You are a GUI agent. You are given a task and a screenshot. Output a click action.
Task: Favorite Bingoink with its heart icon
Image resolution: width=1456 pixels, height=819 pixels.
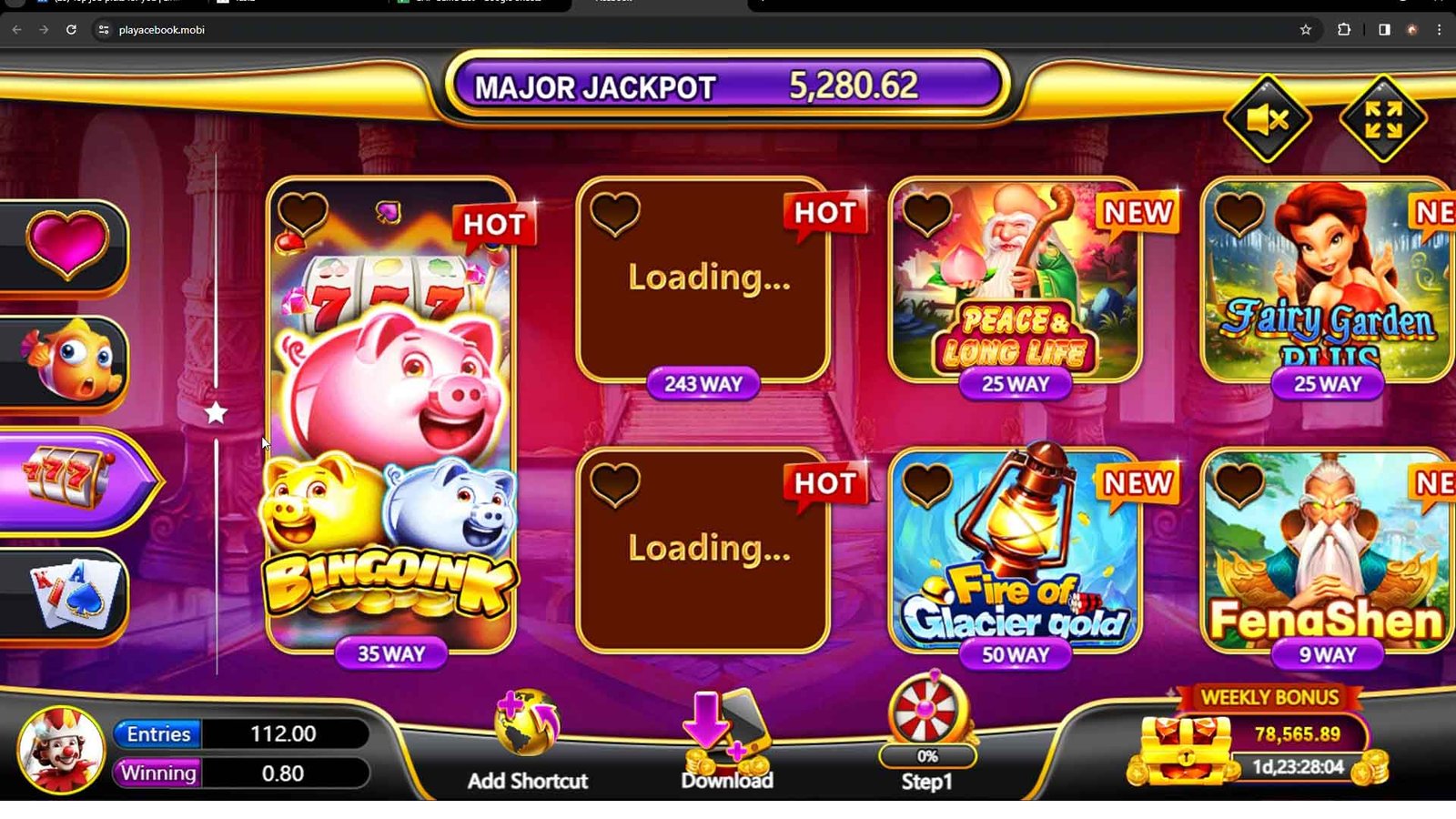[303, 215]
